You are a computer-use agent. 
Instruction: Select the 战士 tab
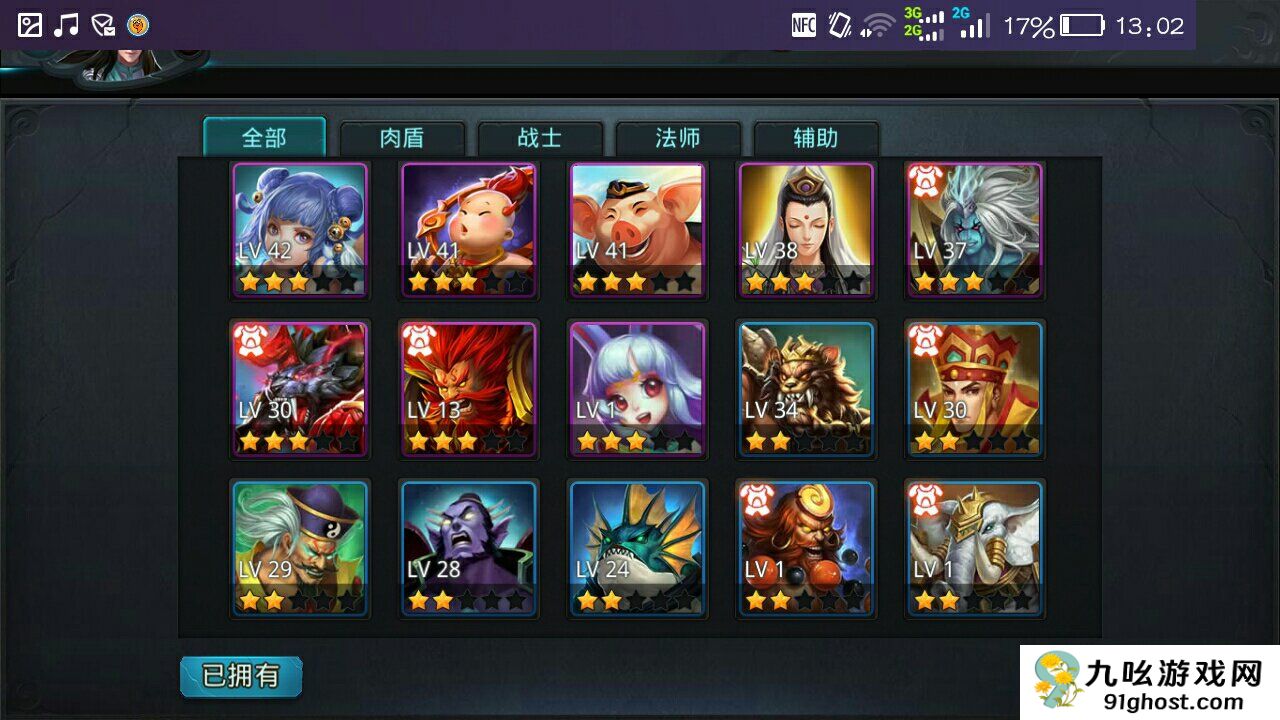(540, 138)
